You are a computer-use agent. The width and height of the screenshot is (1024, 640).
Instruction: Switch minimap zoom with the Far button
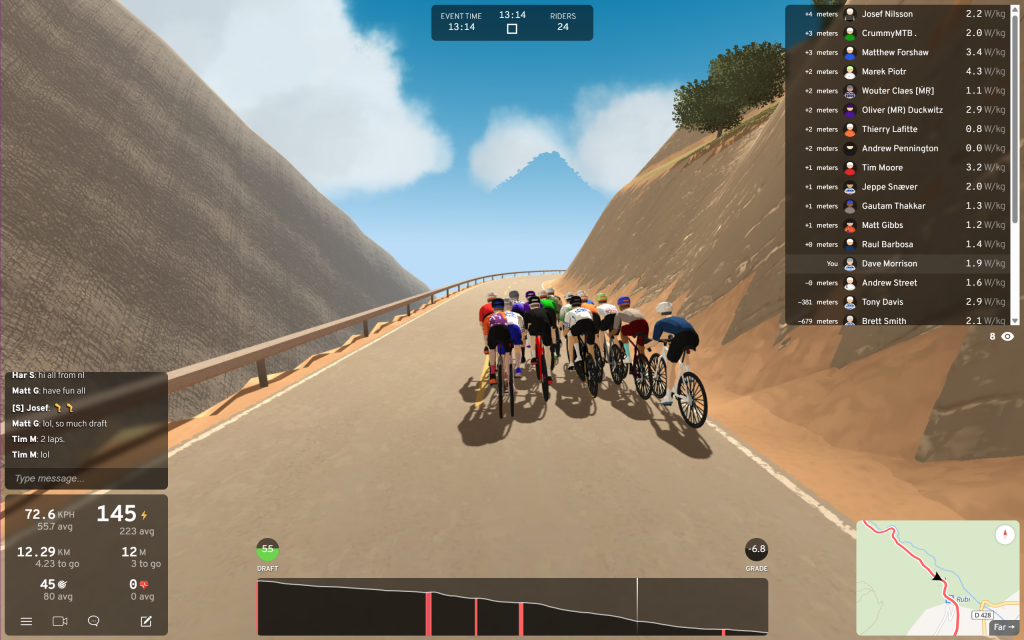[x=1003, y=628]
